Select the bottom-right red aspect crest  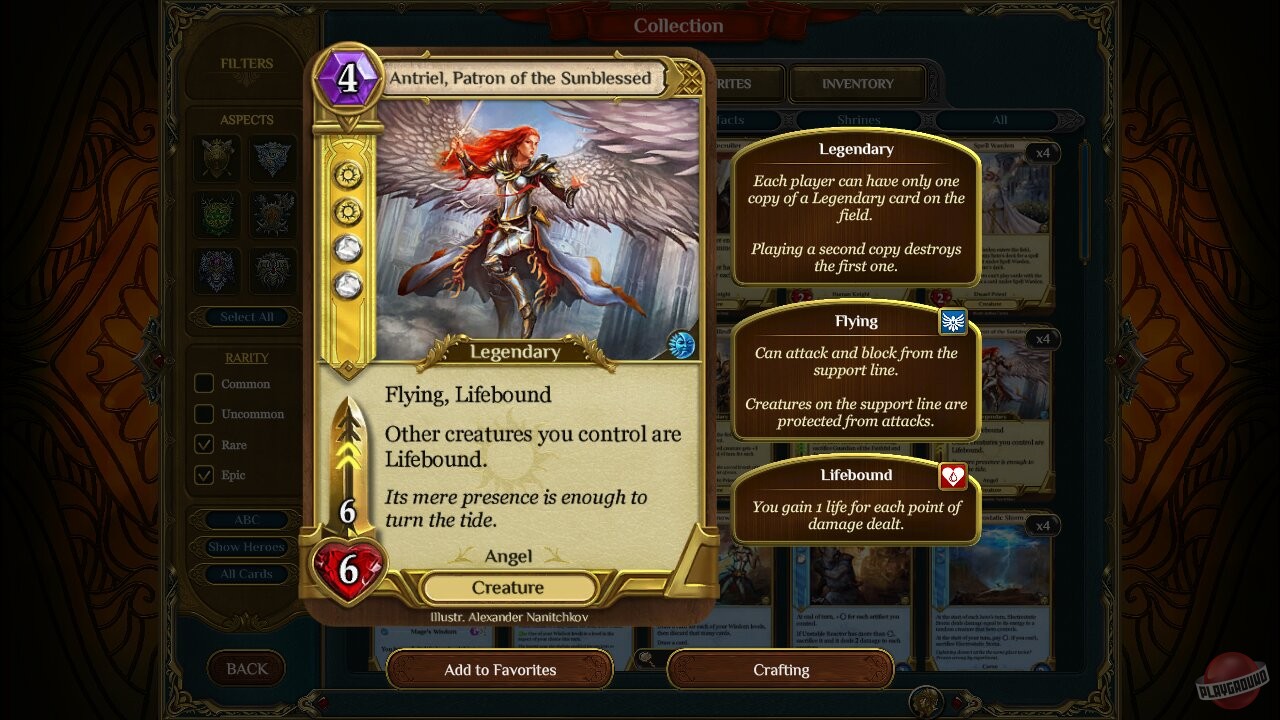(272, 271)
